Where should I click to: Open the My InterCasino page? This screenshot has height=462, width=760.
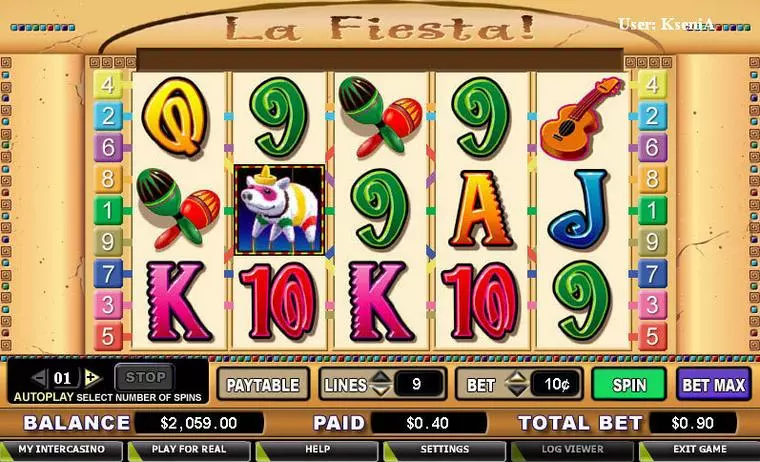62,450
